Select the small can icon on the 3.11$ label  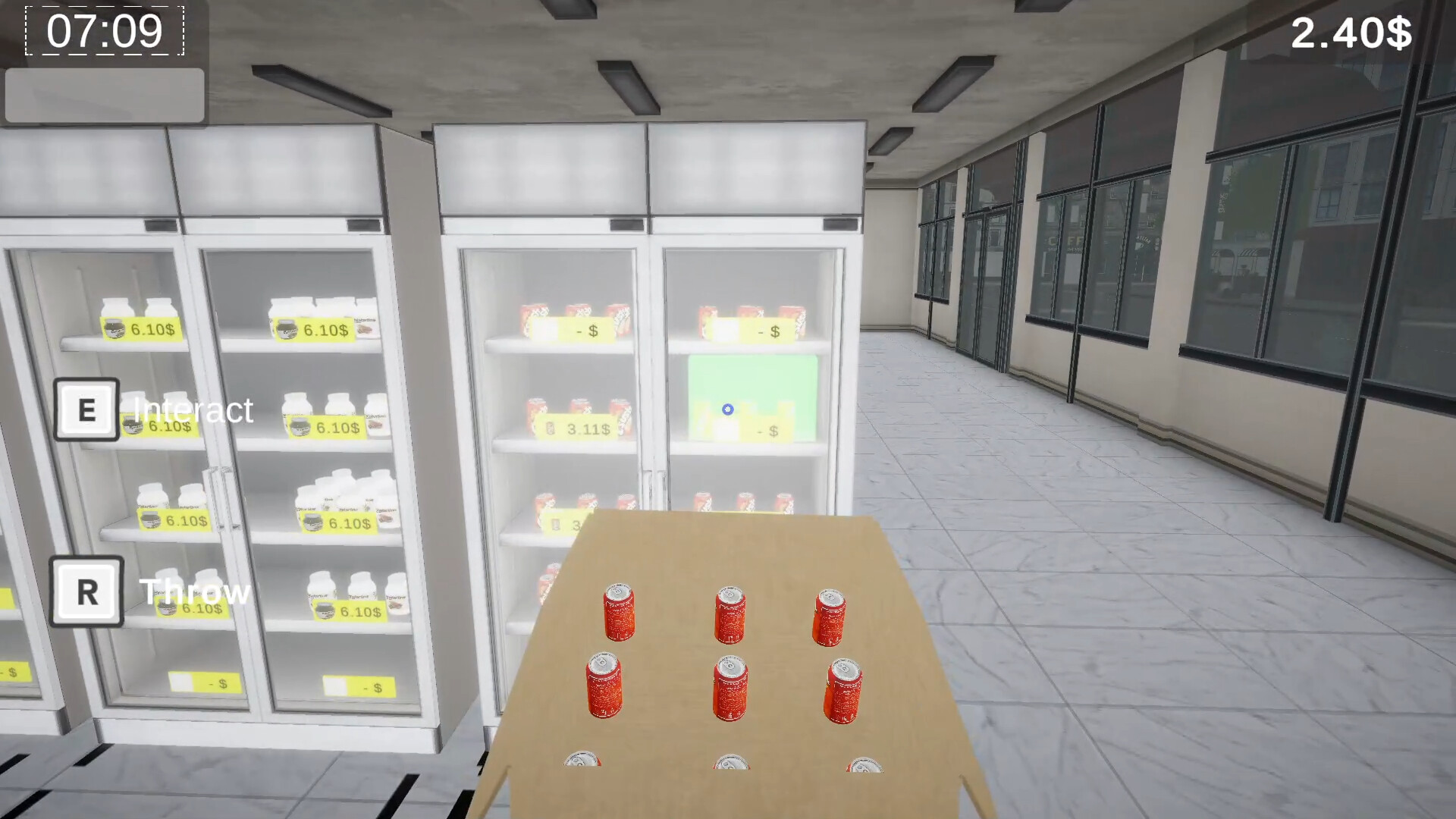549,428
